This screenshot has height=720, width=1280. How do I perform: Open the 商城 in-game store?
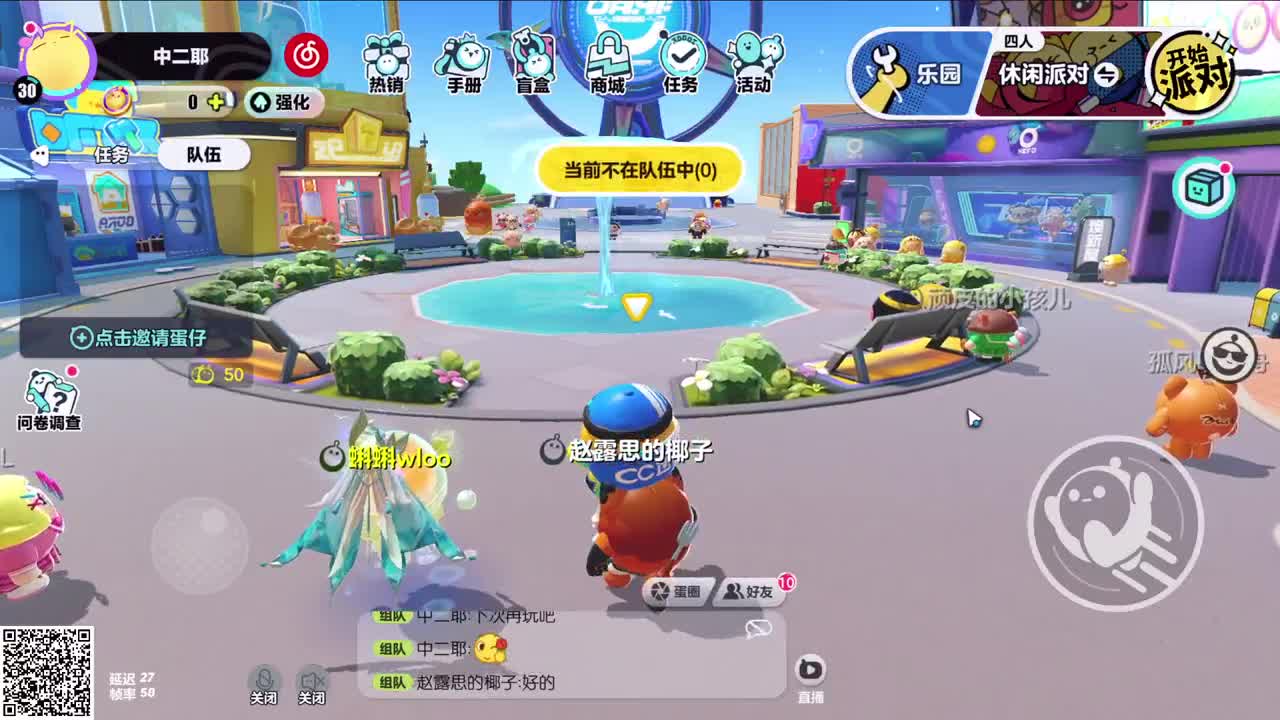point(608,62)
